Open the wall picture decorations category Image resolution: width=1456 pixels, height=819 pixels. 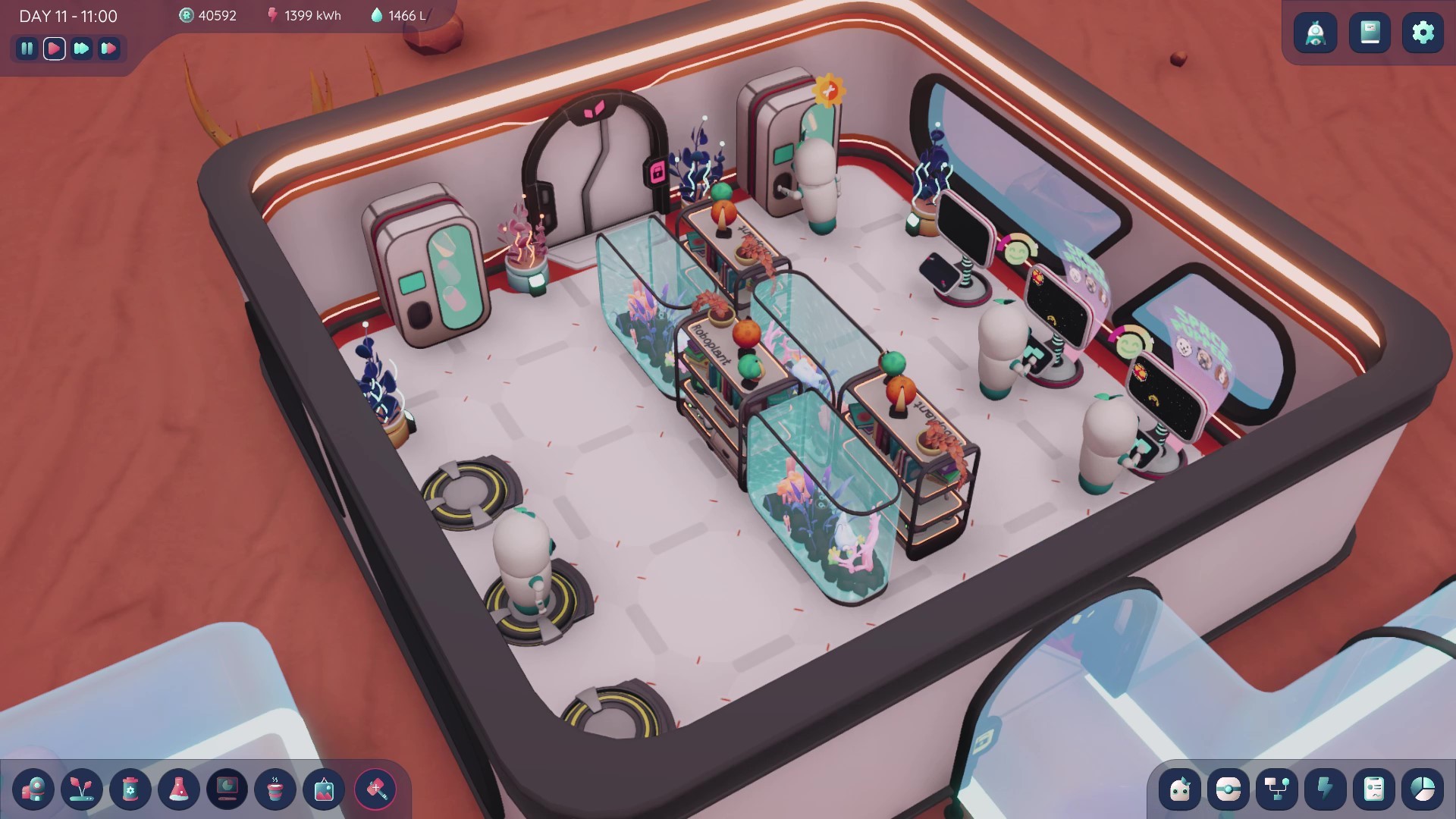pos(323,790)
